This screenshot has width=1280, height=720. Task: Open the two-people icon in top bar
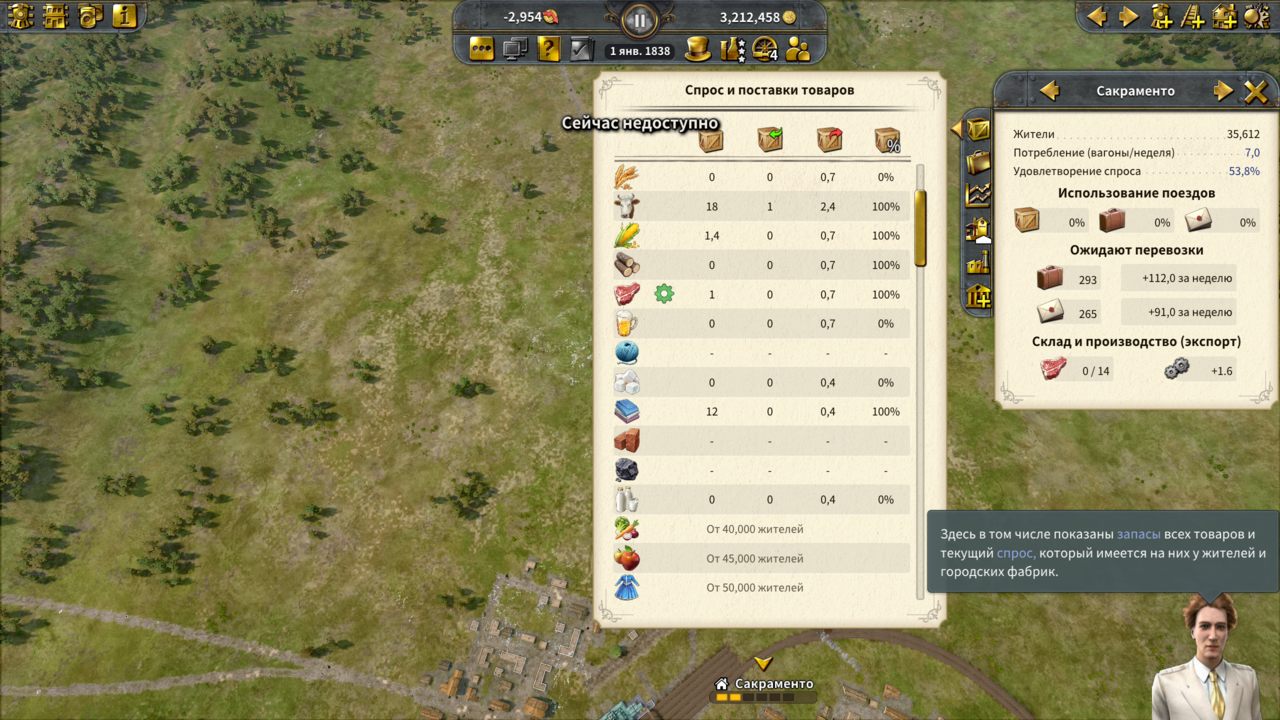tap(798, 48)
